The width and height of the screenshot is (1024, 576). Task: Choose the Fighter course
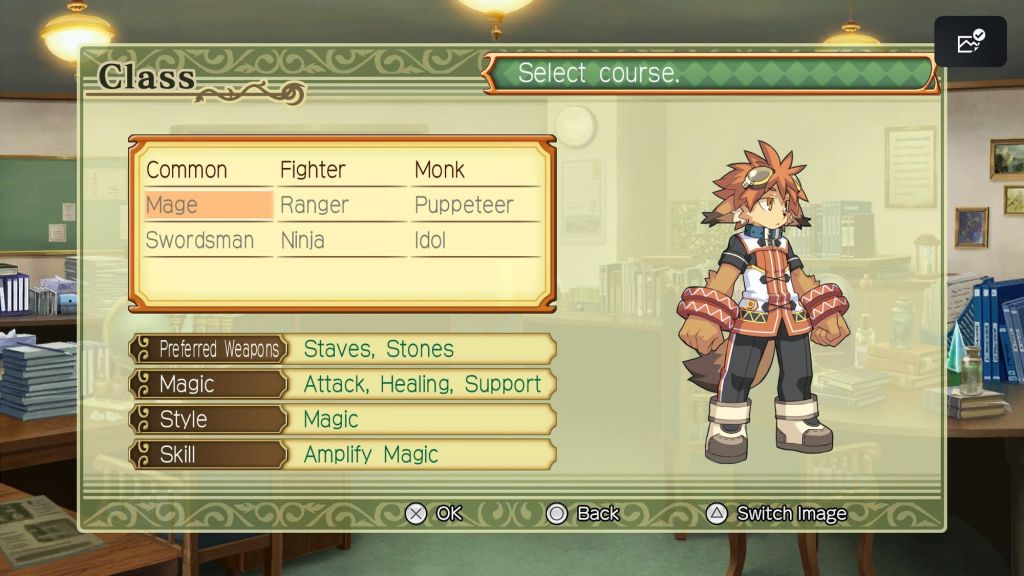point(313,170)
